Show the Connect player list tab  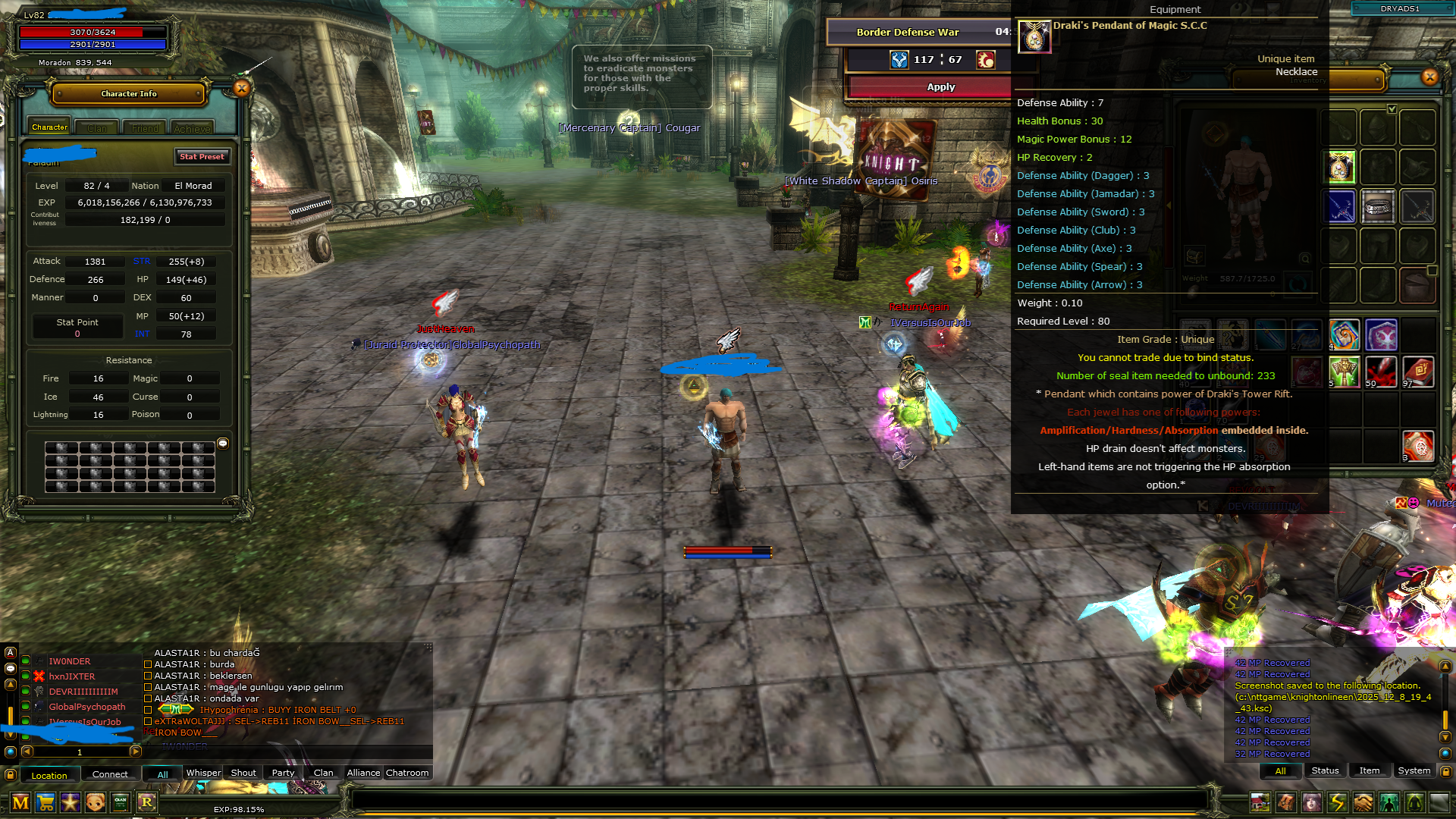[x=110, y=774]
